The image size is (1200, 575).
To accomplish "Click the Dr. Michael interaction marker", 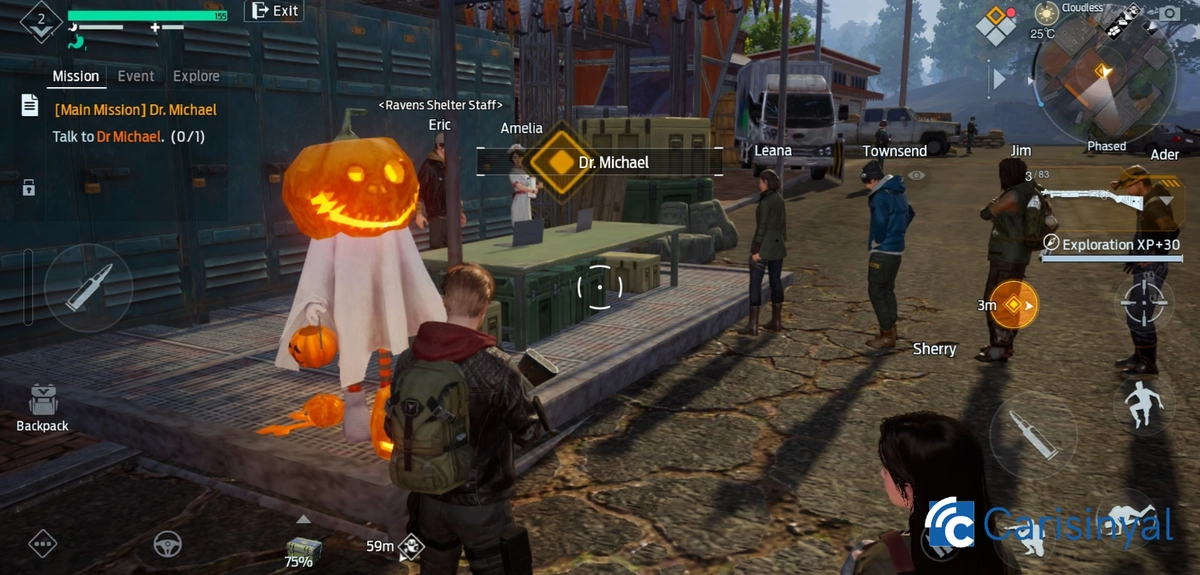I will click(562, 162).
